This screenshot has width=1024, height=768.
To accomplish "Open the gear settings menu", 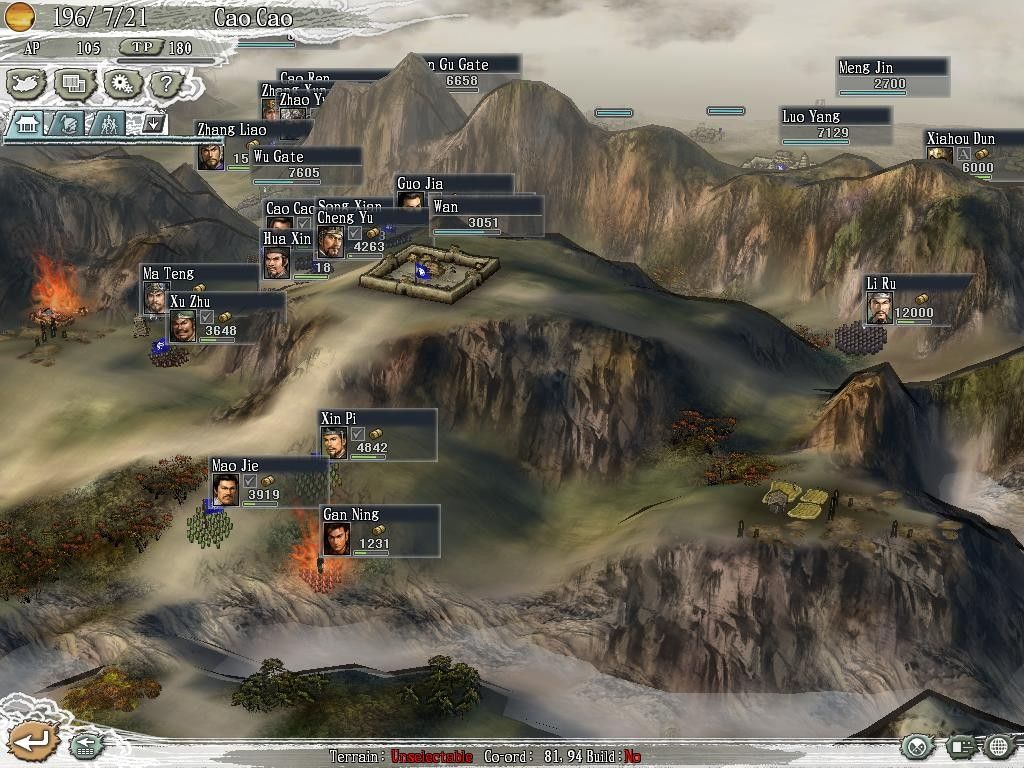I will 121,84.
